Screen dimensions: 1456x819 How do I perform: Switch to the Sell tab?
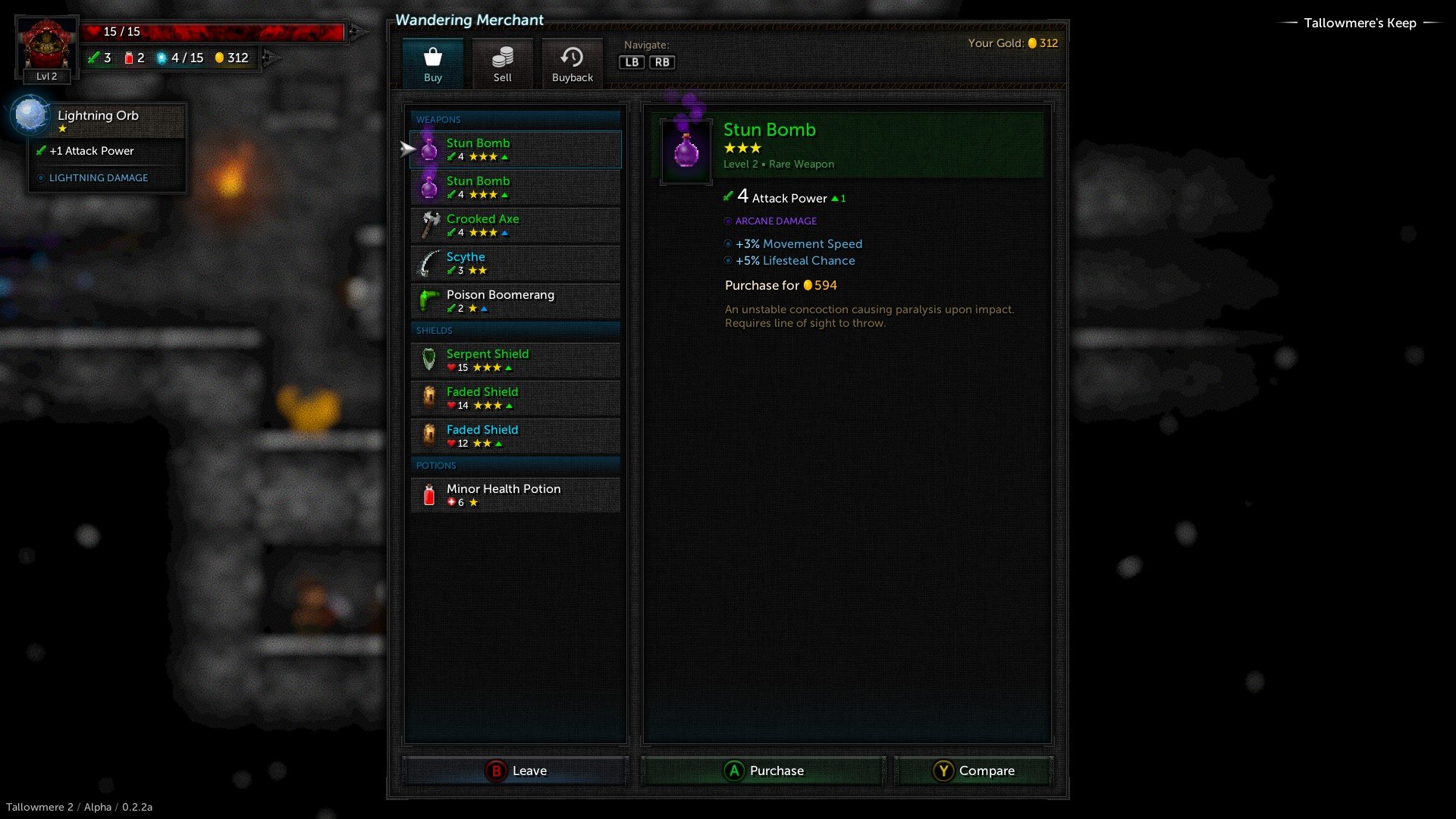click(x=502, y=64)
